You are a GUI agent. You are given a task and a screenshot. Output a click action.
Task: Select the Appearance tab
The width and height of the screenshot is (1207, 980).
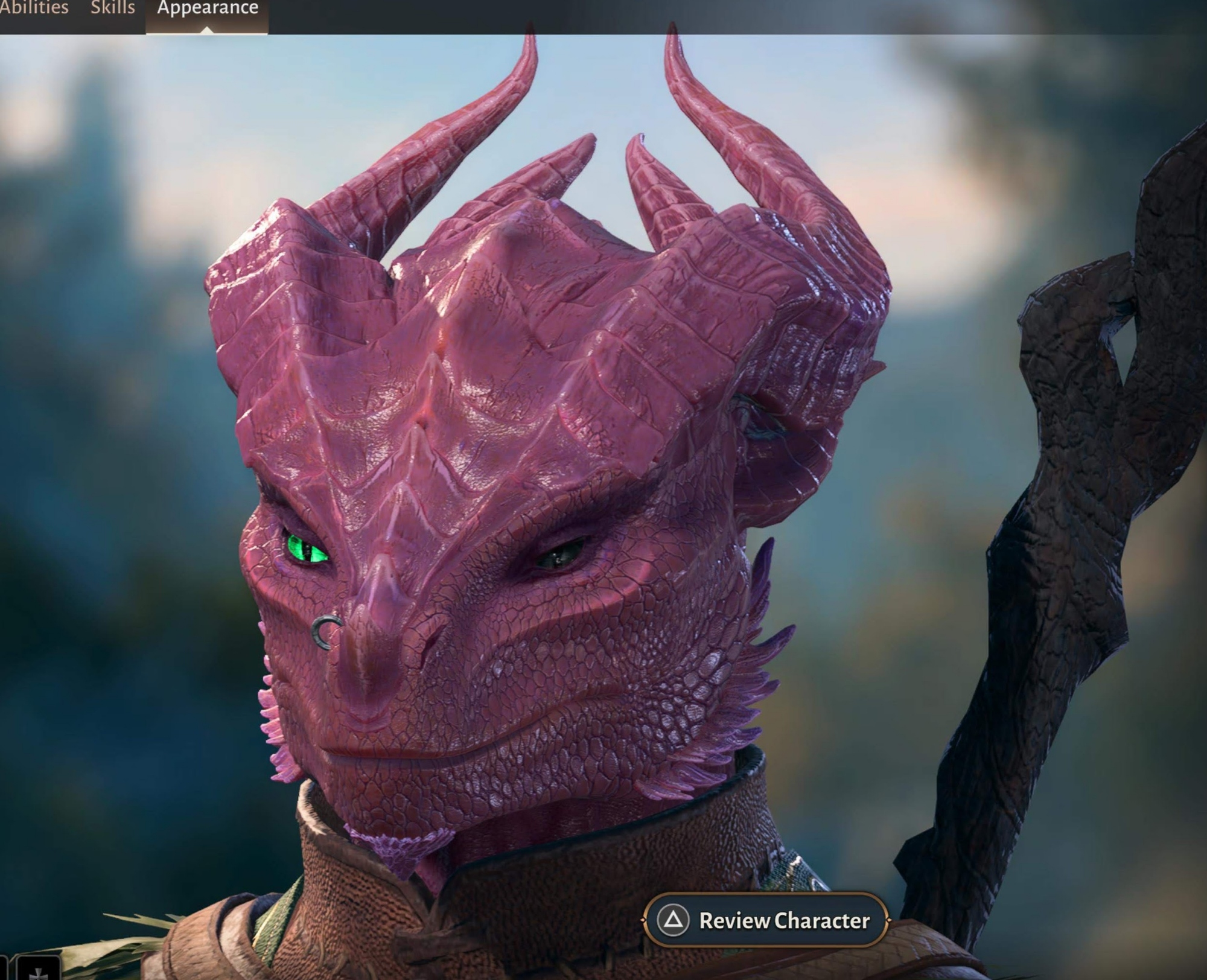click(x=208, y=8)
